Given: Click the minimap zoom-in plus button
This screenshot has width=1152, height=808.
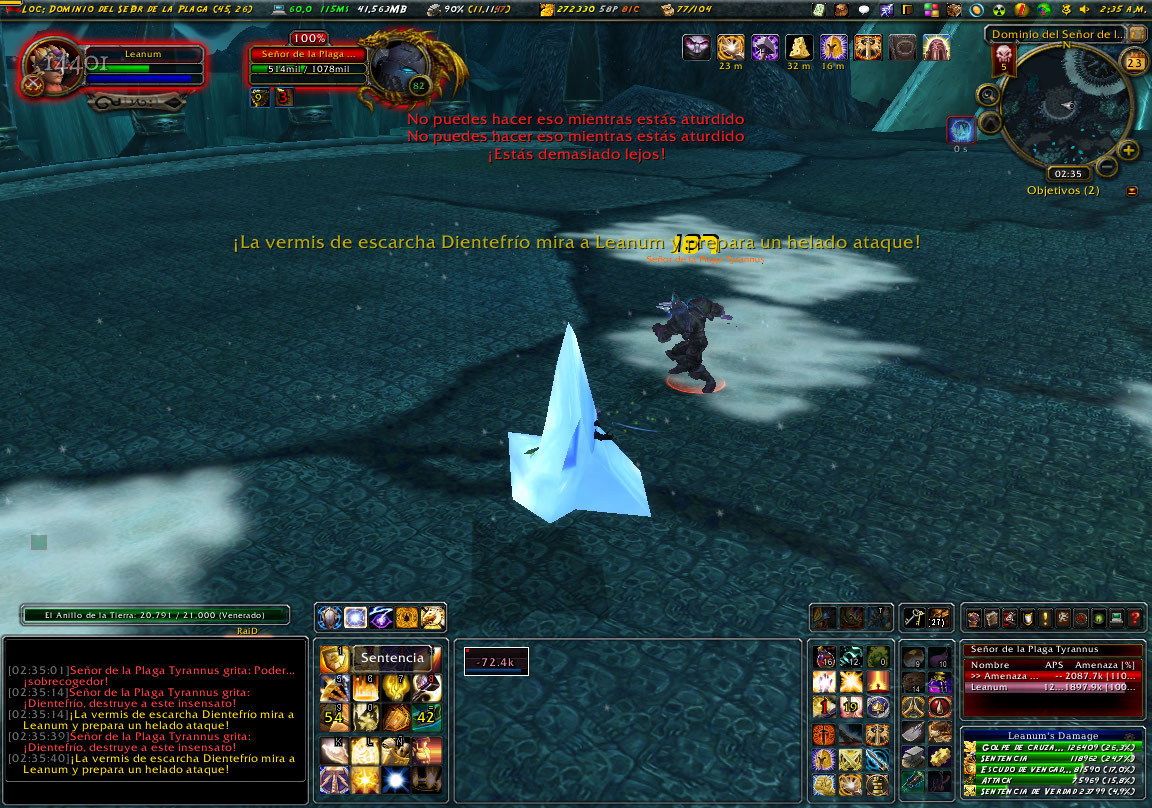Looking at the screenshot, I should (1129, 150).
